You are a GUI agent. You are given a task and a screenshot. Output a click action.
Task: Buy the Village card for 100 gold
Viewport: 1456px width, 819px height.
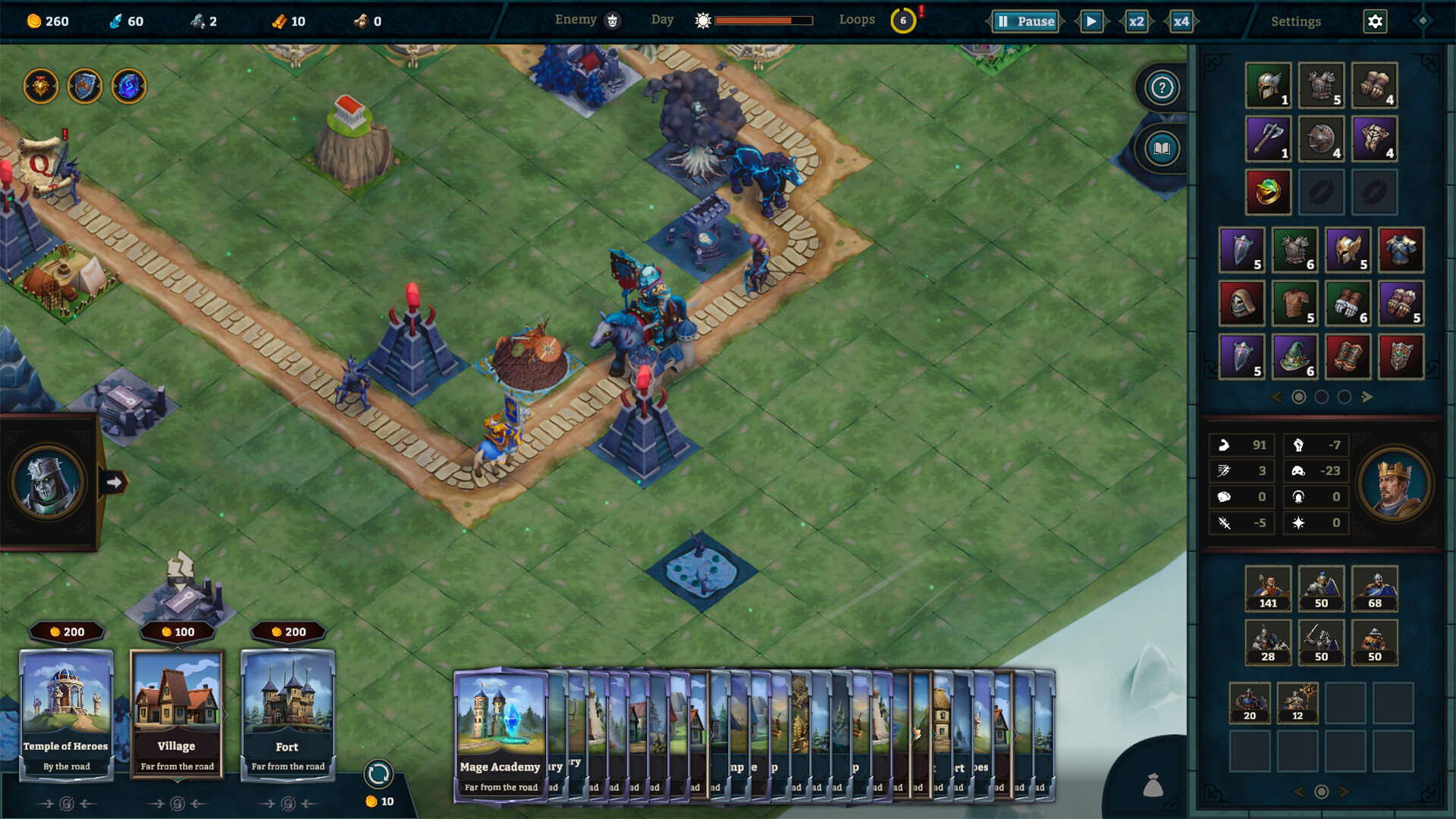pyautogui.click(x=177, y=713)
